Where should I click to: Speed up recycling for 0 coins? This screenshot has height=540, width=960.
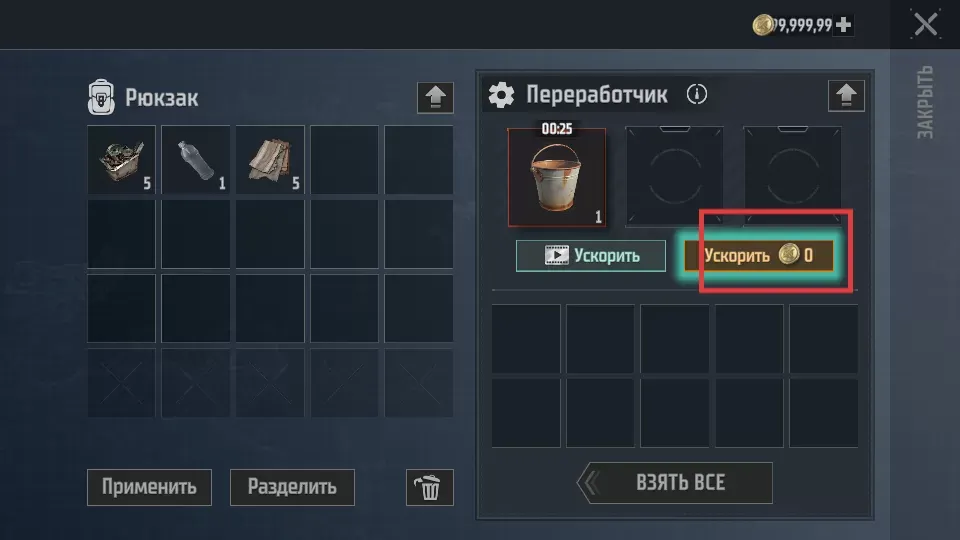click(759, 255)
